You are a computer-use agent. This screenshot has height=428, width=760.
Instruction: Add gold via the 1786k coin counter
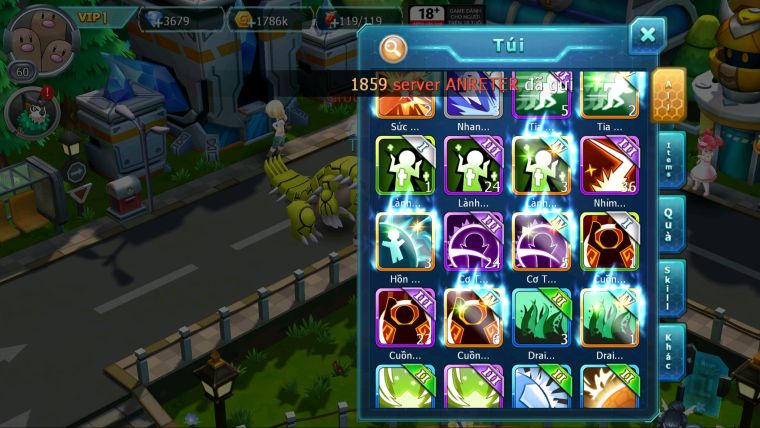(269, 19)
